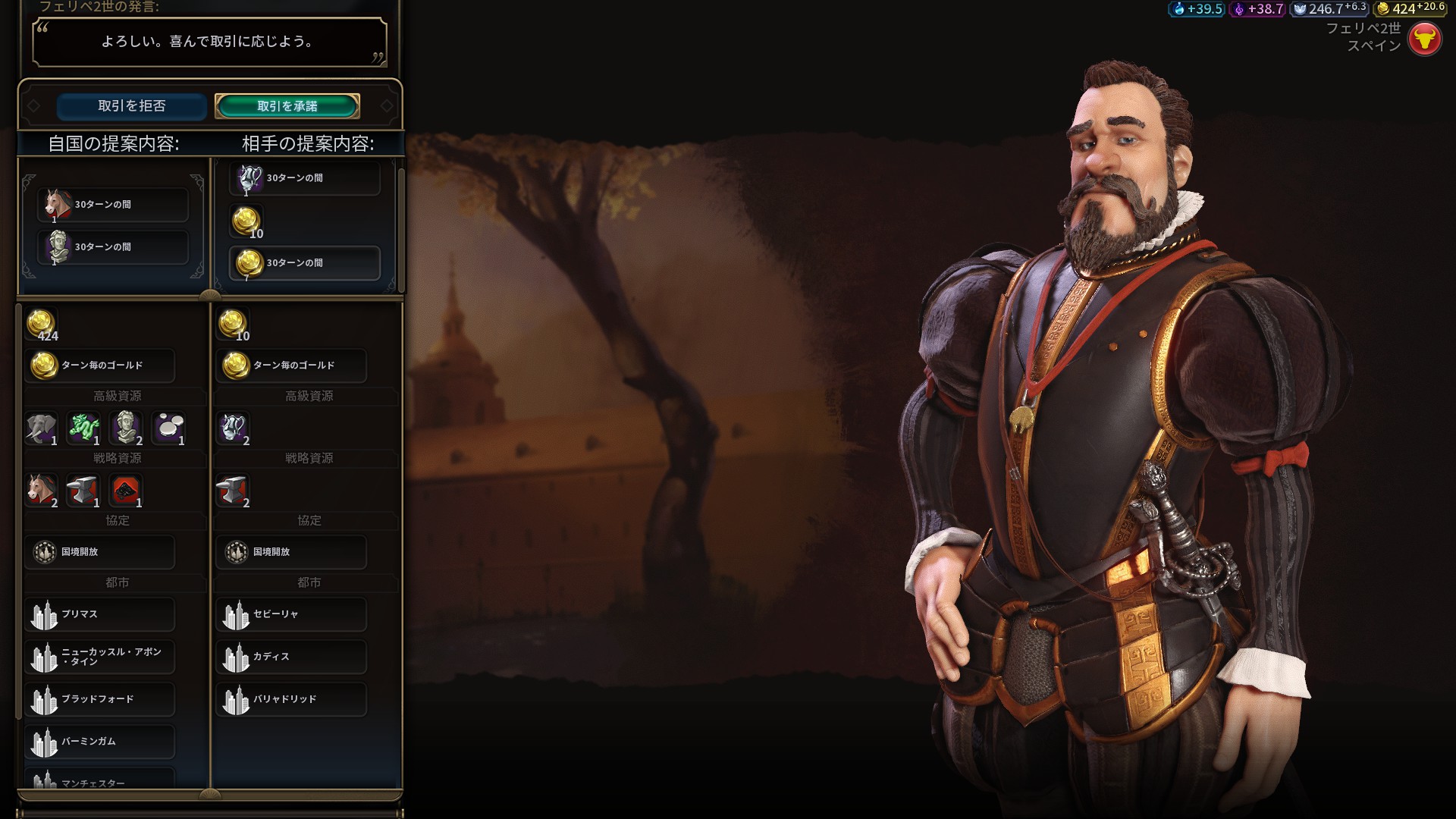Image resolution: width=1456 pixels, height=819 pixels.
Task: Request the city カディス
Action: coord(292,657)
